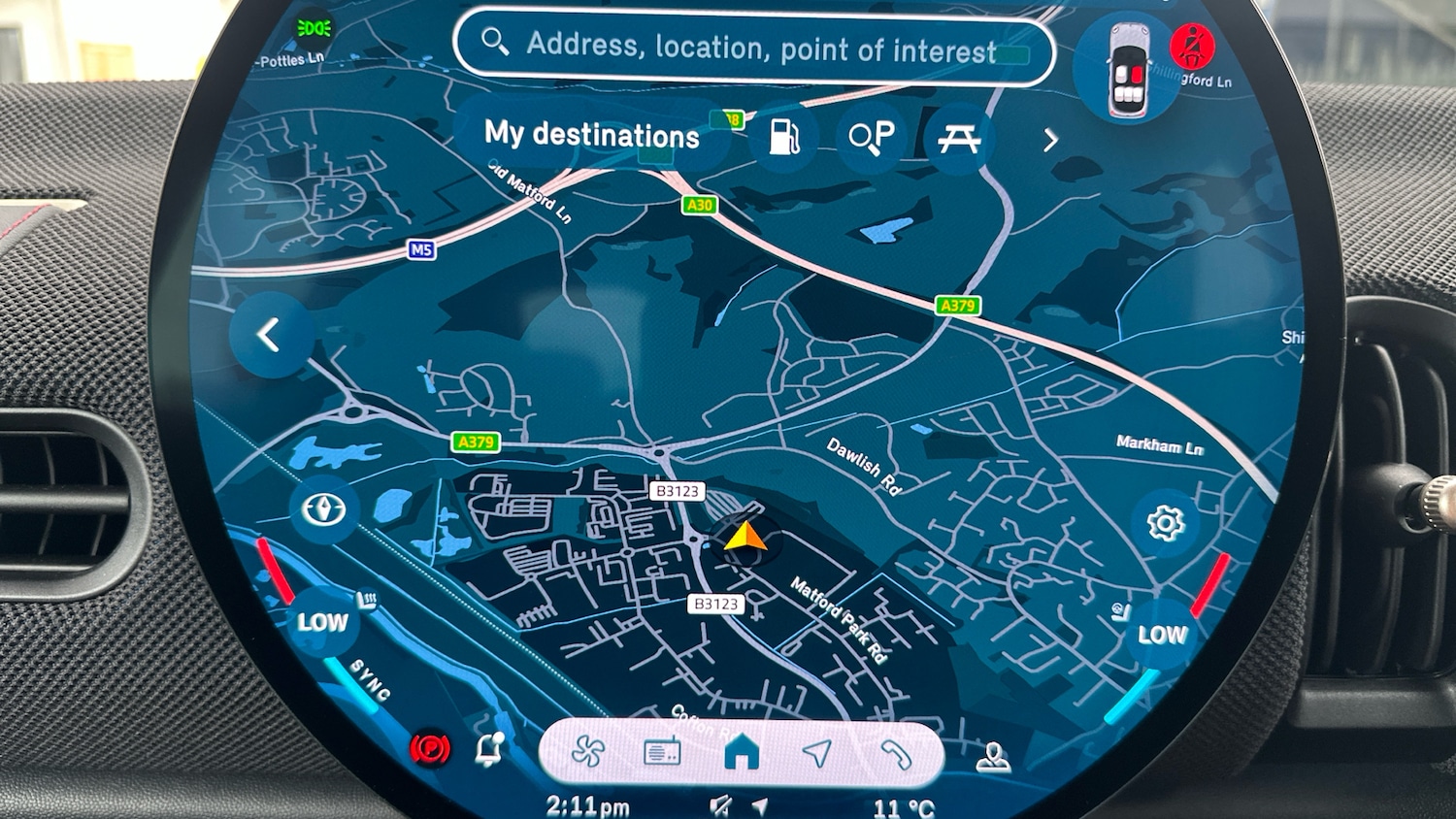Search for parking with the P icon

click(871, 139)
